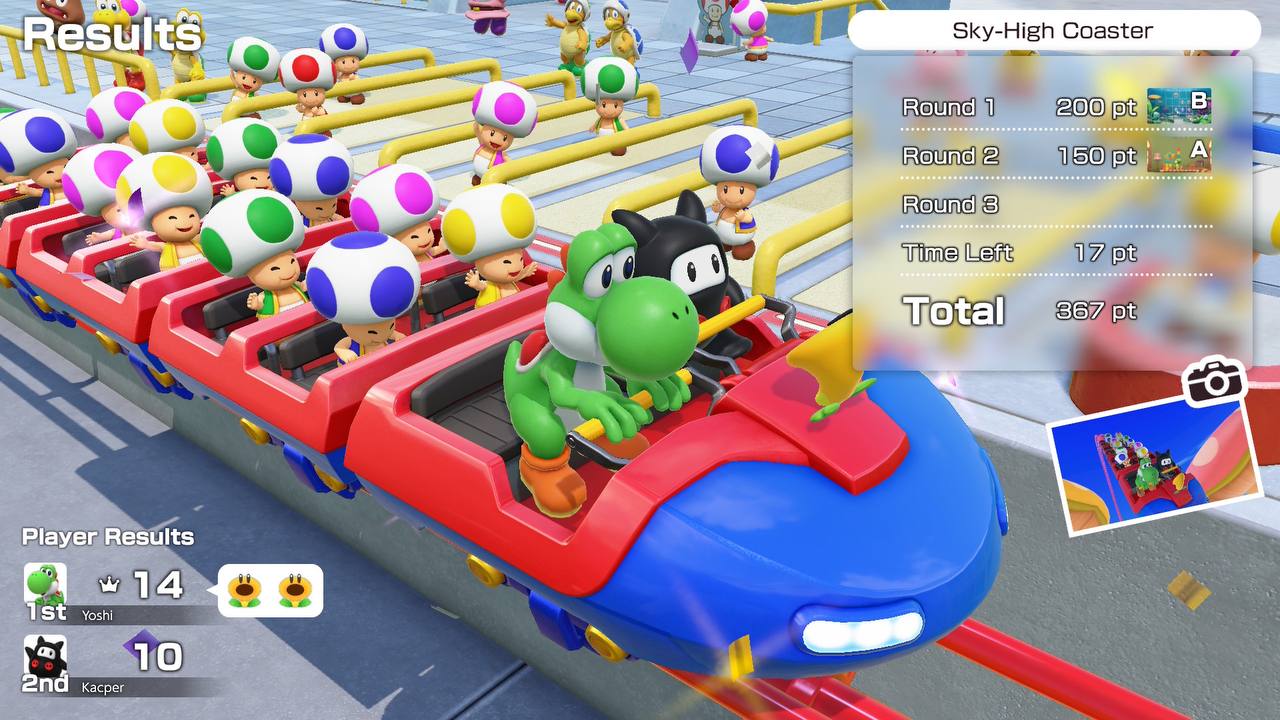Image resolution: width=1280 pixels, height=720 pixels.
Task: Choose Yoshi's 1st place player row
Action: 120,592
